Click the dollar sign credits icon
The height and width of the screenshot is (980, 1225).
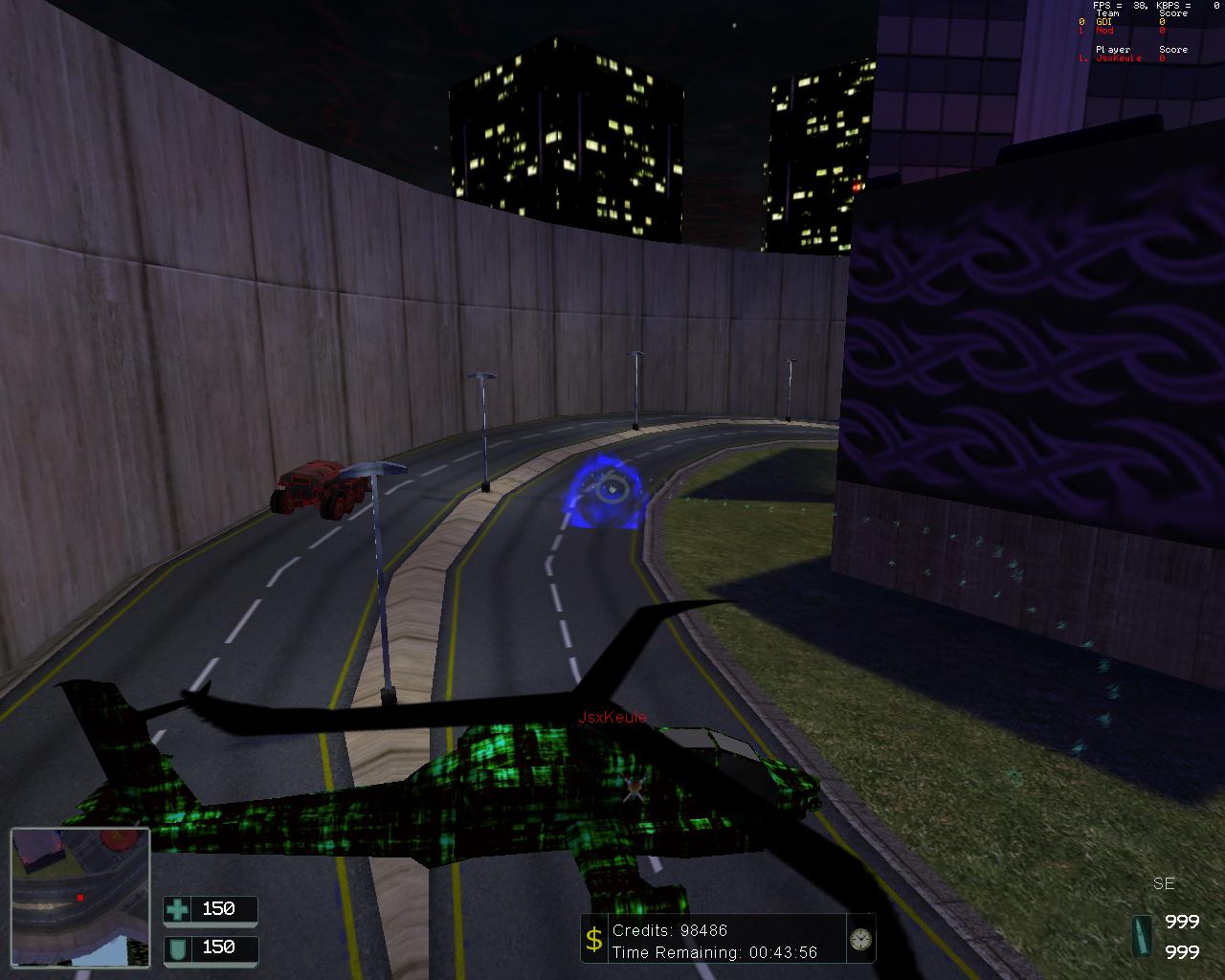pyautogui.click(x=594, y=940)
